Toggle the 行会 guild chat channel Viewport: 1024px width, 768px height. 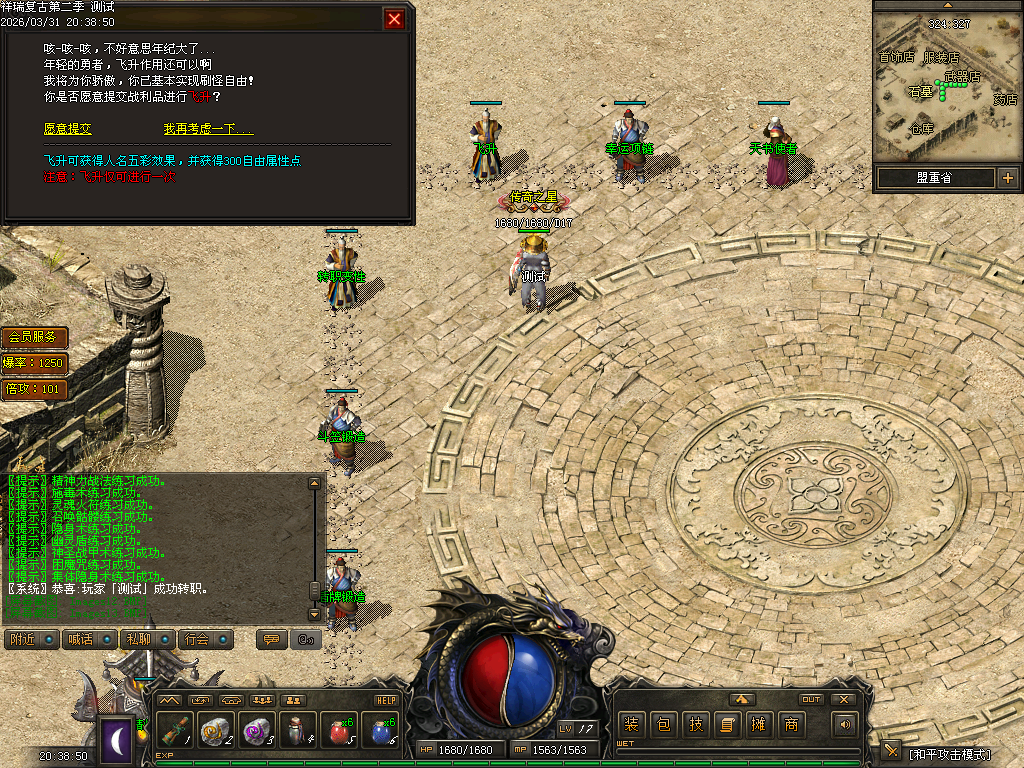coord(207,639)
